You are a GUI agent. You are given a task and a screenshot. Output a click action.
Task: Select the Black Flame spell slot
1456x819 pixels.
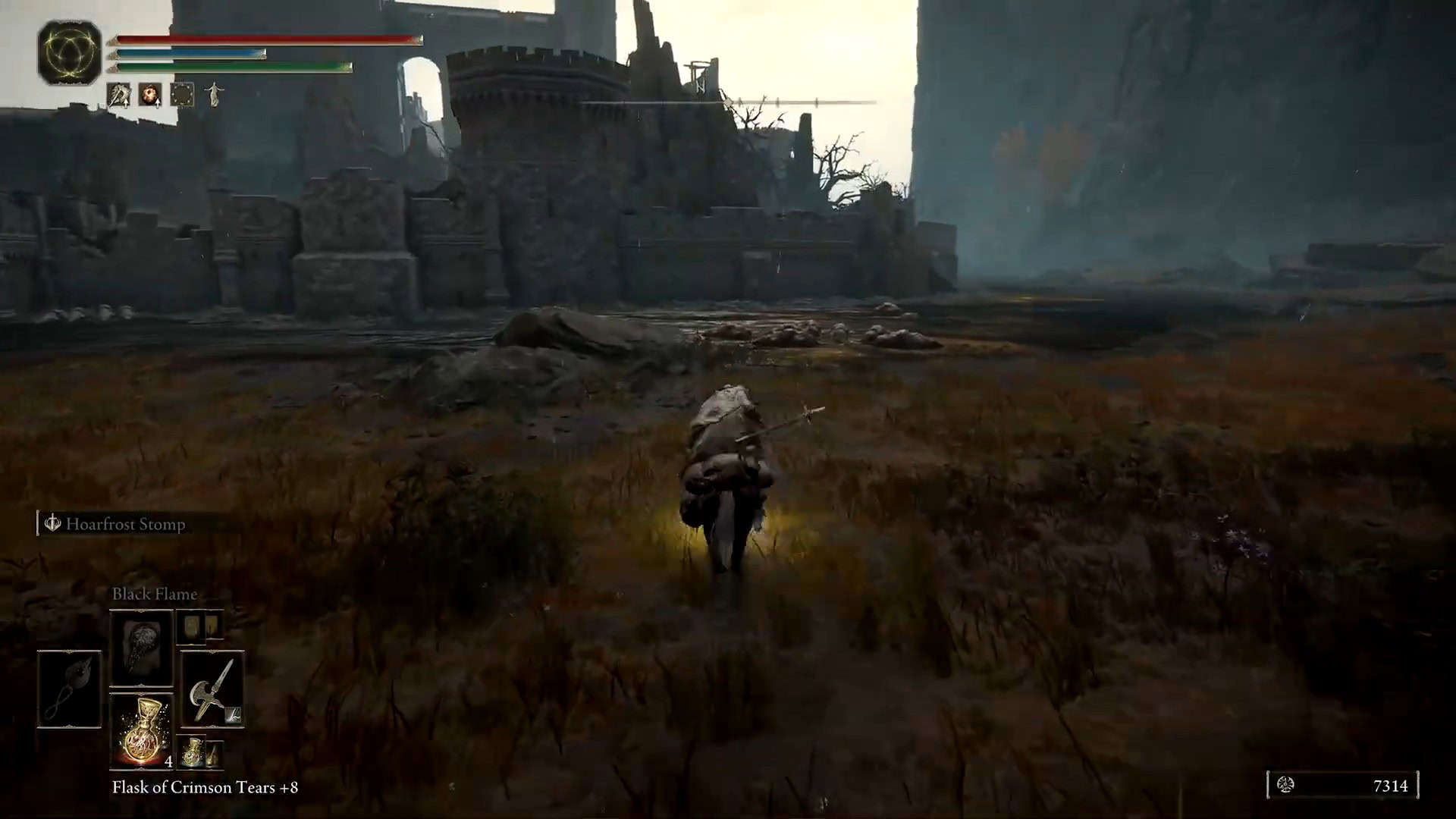pos(141,648)
